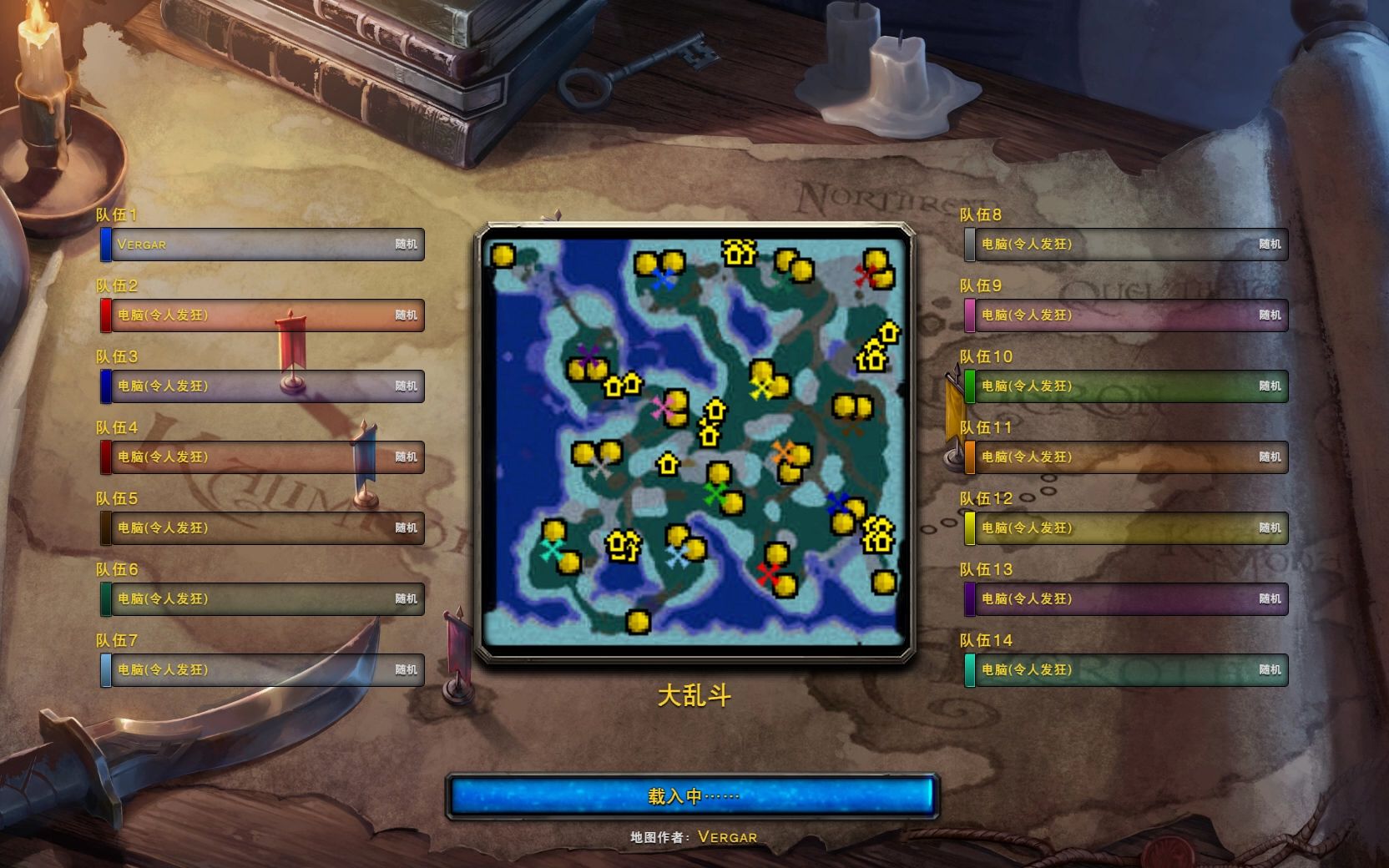This screenshot has width=1389, height=868.
Task: Toggle random race for 队伍14
Action: tap(1272, 669)
